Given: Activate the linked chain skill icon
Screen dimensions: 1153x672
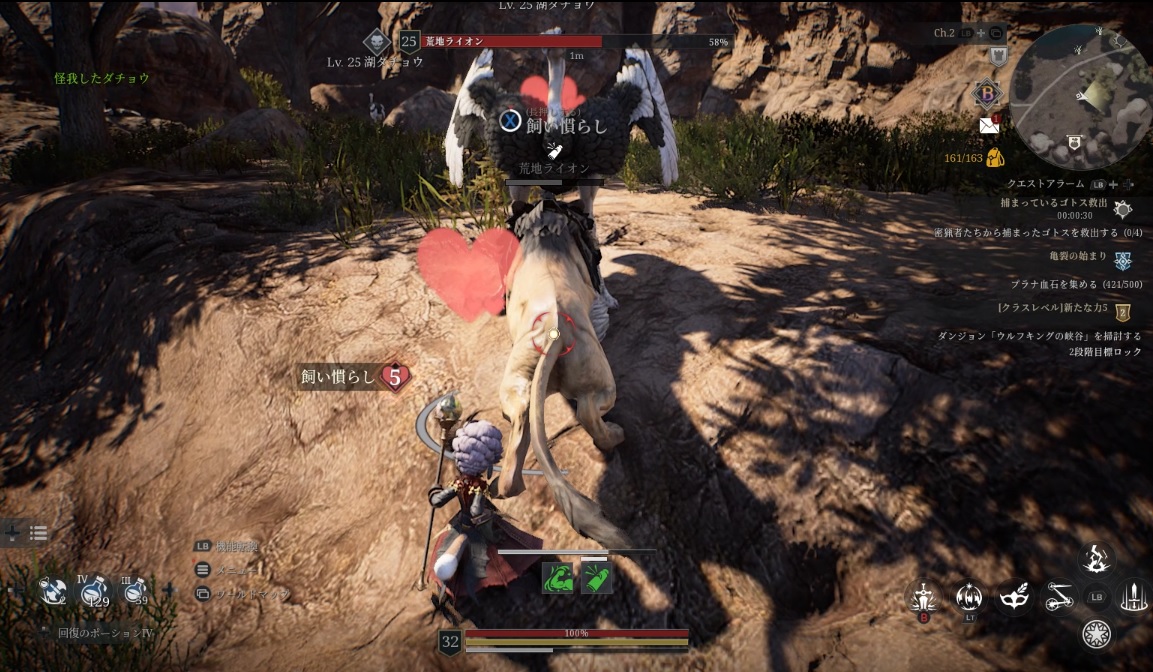Looking at the screenshot, I should pyautogui.click(x=1059, y=598).
